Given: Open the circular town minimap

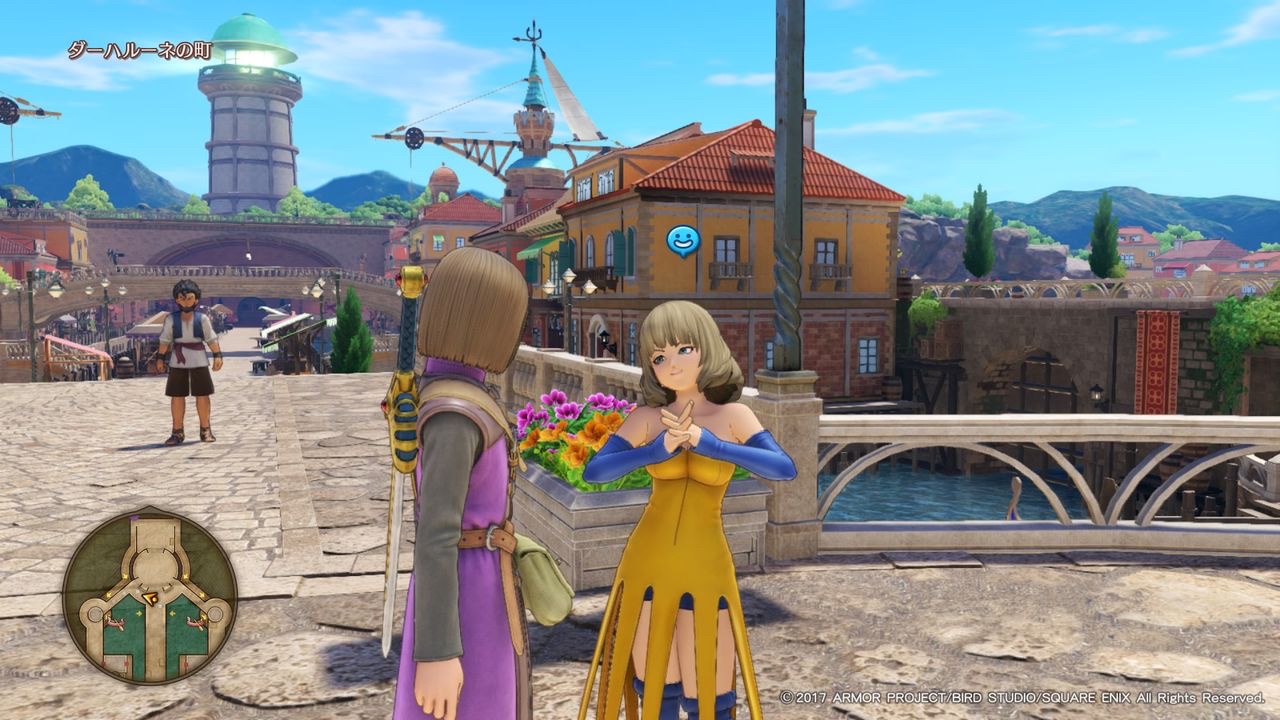Looking at the screenshot, I should click(x=150, y=595).
